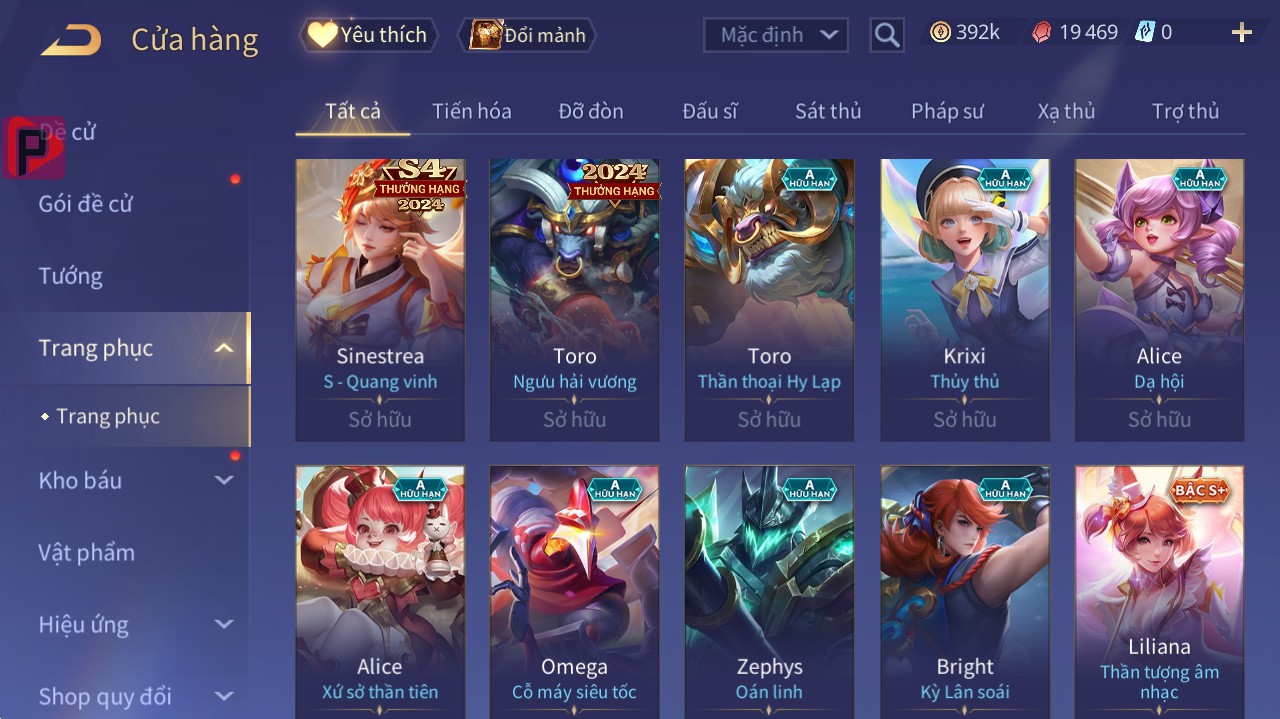Click the magnifying glass search button
Viewport: 1280px width, 719px height.
(886, 35)
